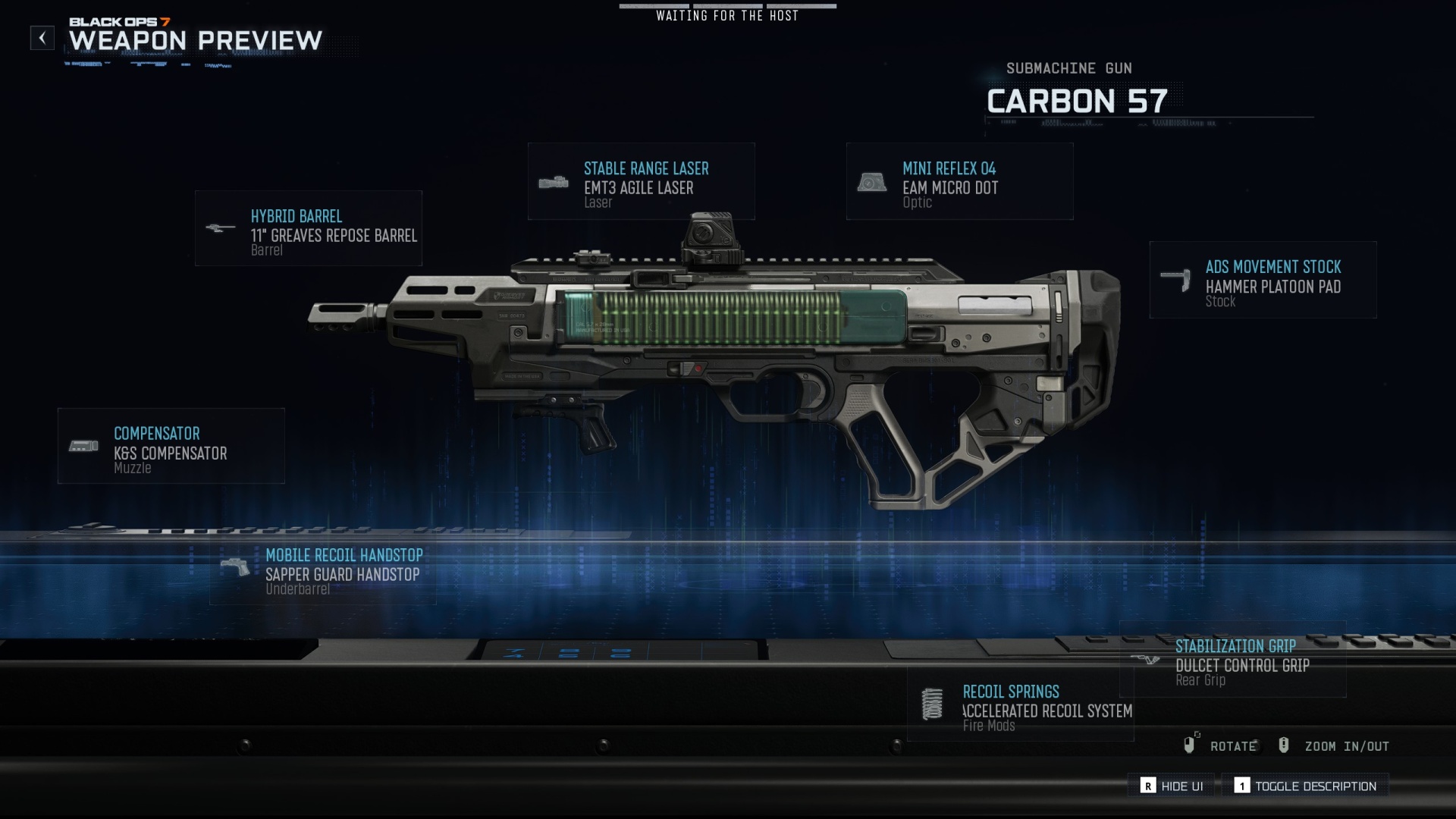Screen dimensions: 1456x819
Task: Click the Recoil Springs fire mods icon
Action: [x=931, y=704]
